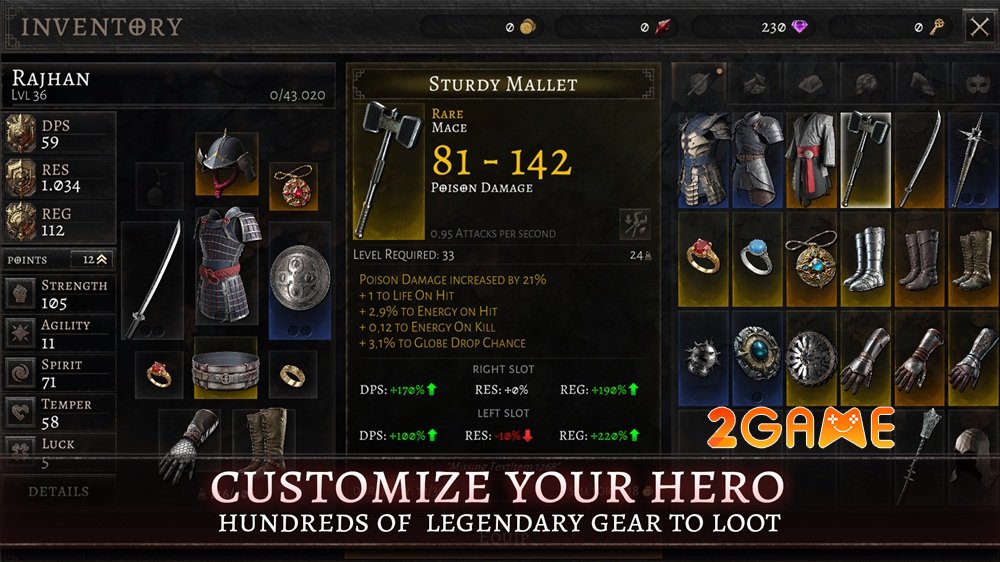Close the inventory with the X button
Viewport: 1000px width, 562px height.
tap(978, 27)
